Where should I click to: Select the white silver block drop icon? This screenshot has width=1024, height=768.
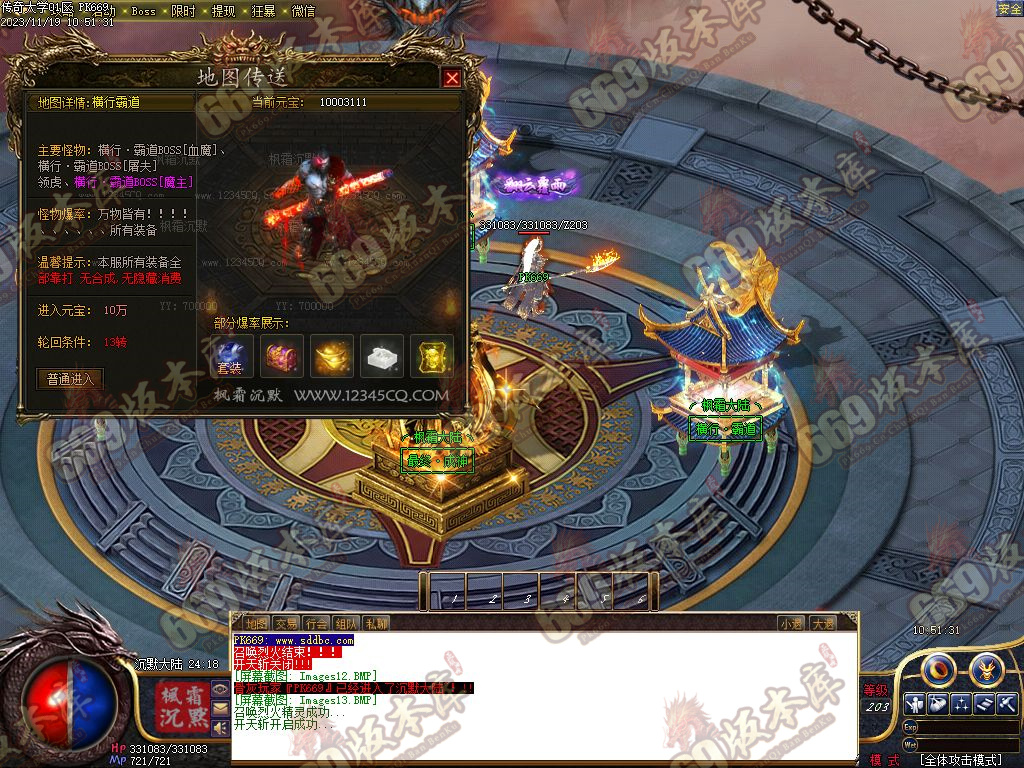coord(382,356)
